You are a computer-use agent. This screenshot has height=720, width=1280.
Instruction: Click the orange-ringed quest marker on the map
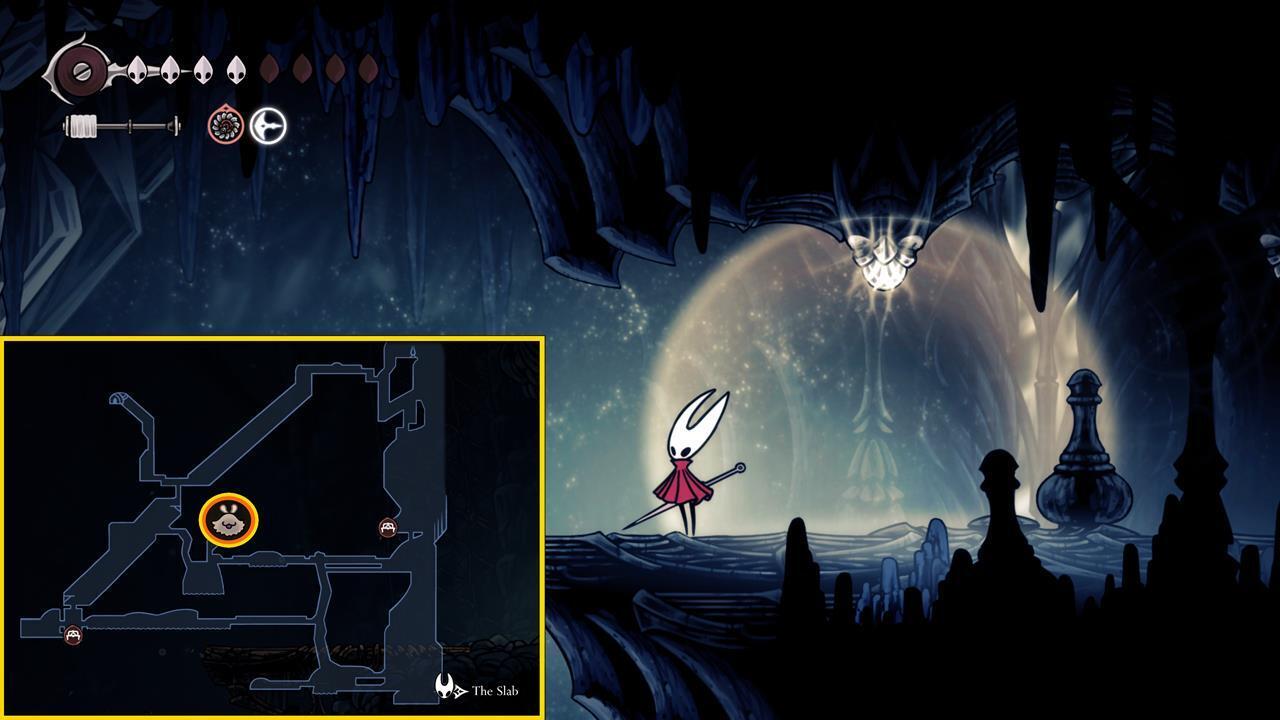(227, 520)
